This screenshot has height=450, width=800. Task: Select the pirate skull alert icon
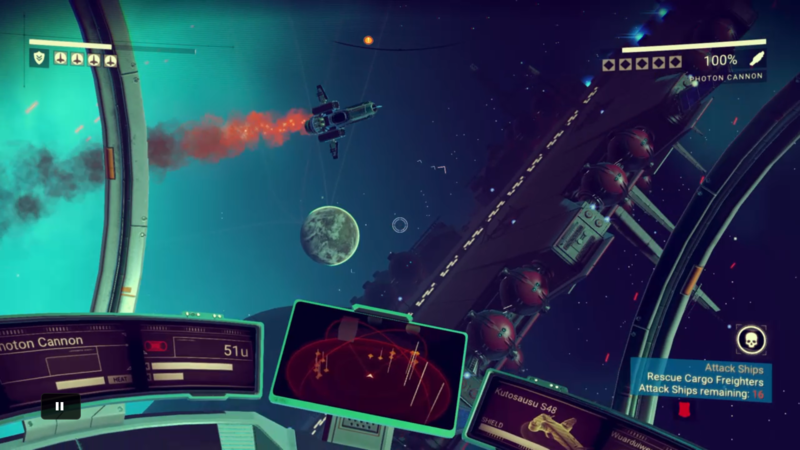coord(751,340)
